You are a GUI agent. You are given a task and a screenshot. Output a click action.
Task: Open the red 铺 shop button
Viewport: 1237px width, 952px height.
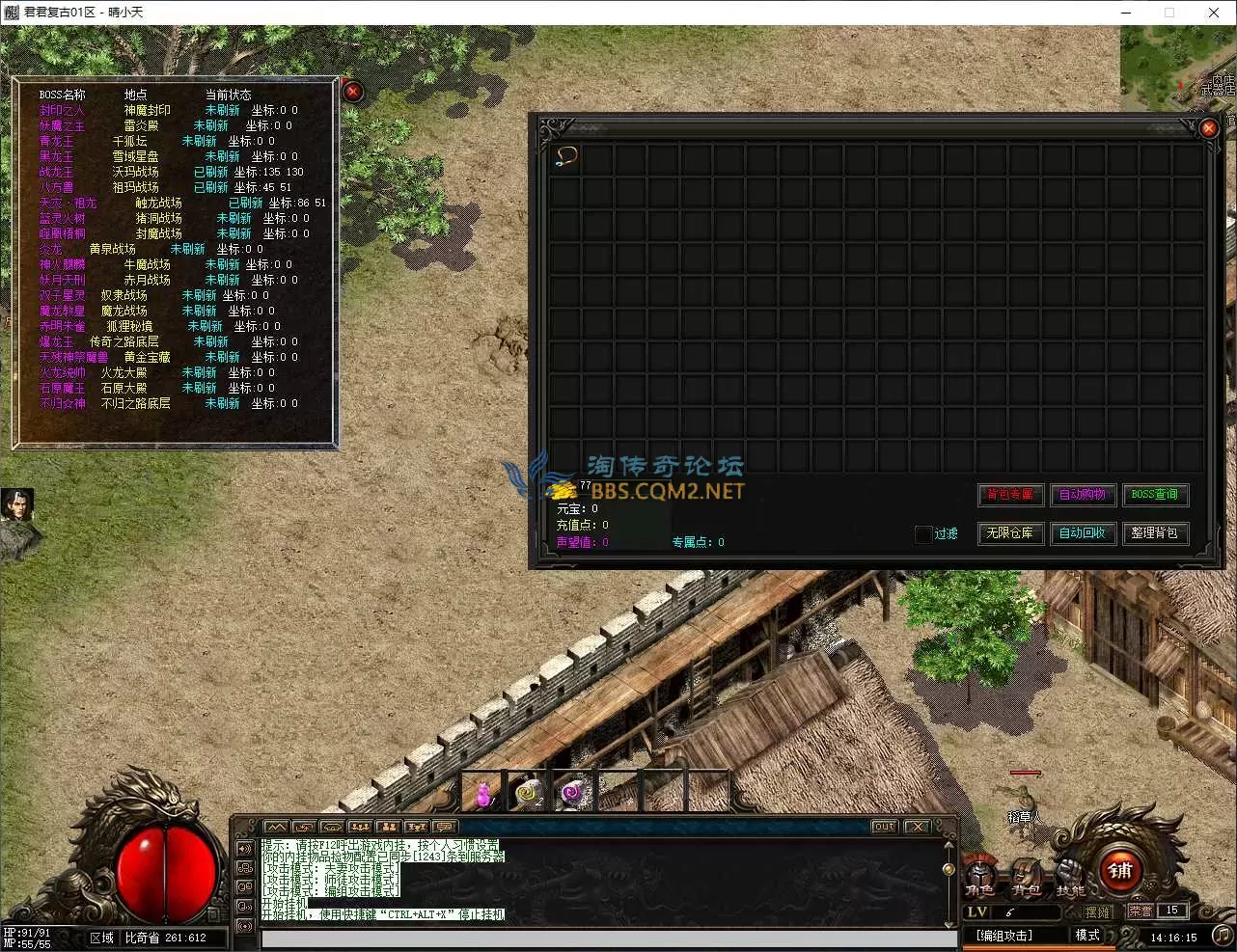(1120, 871)
